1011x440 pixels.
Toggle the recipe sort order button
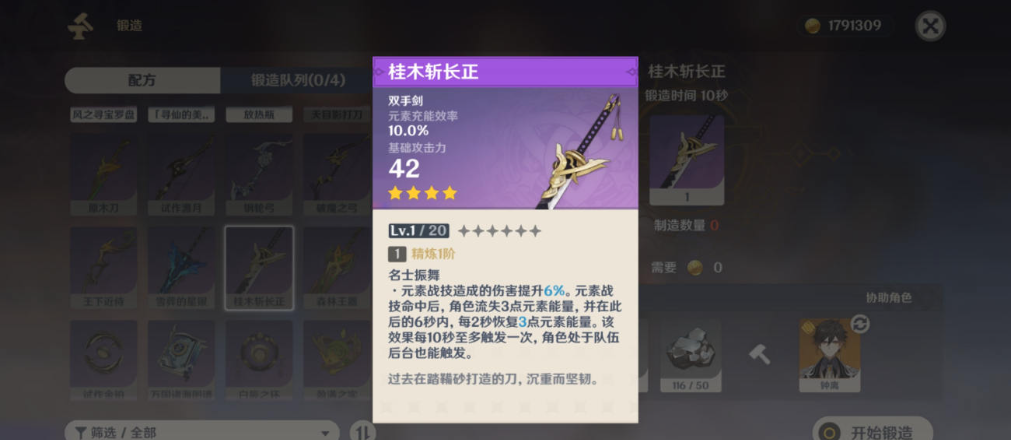coord(361,432)
